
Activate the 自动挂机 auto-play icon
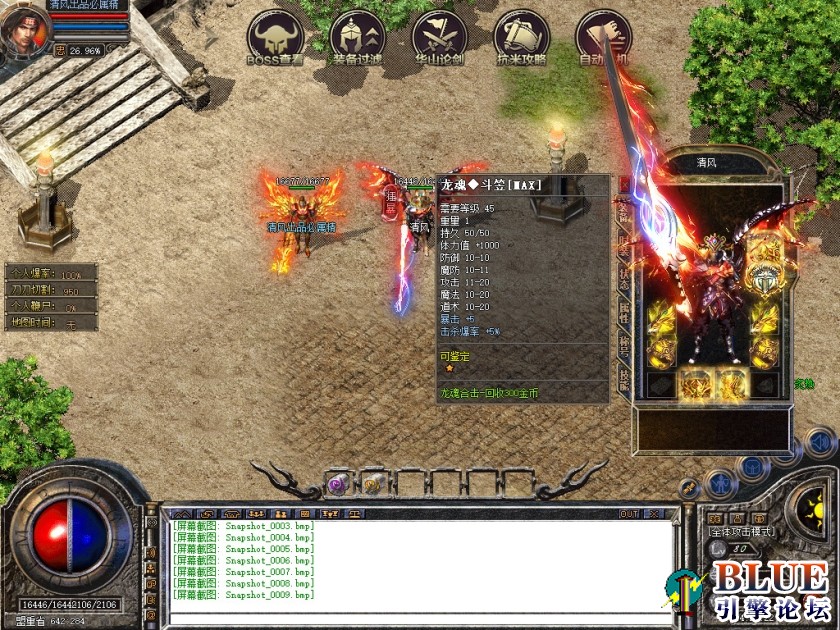coord(603,37)
